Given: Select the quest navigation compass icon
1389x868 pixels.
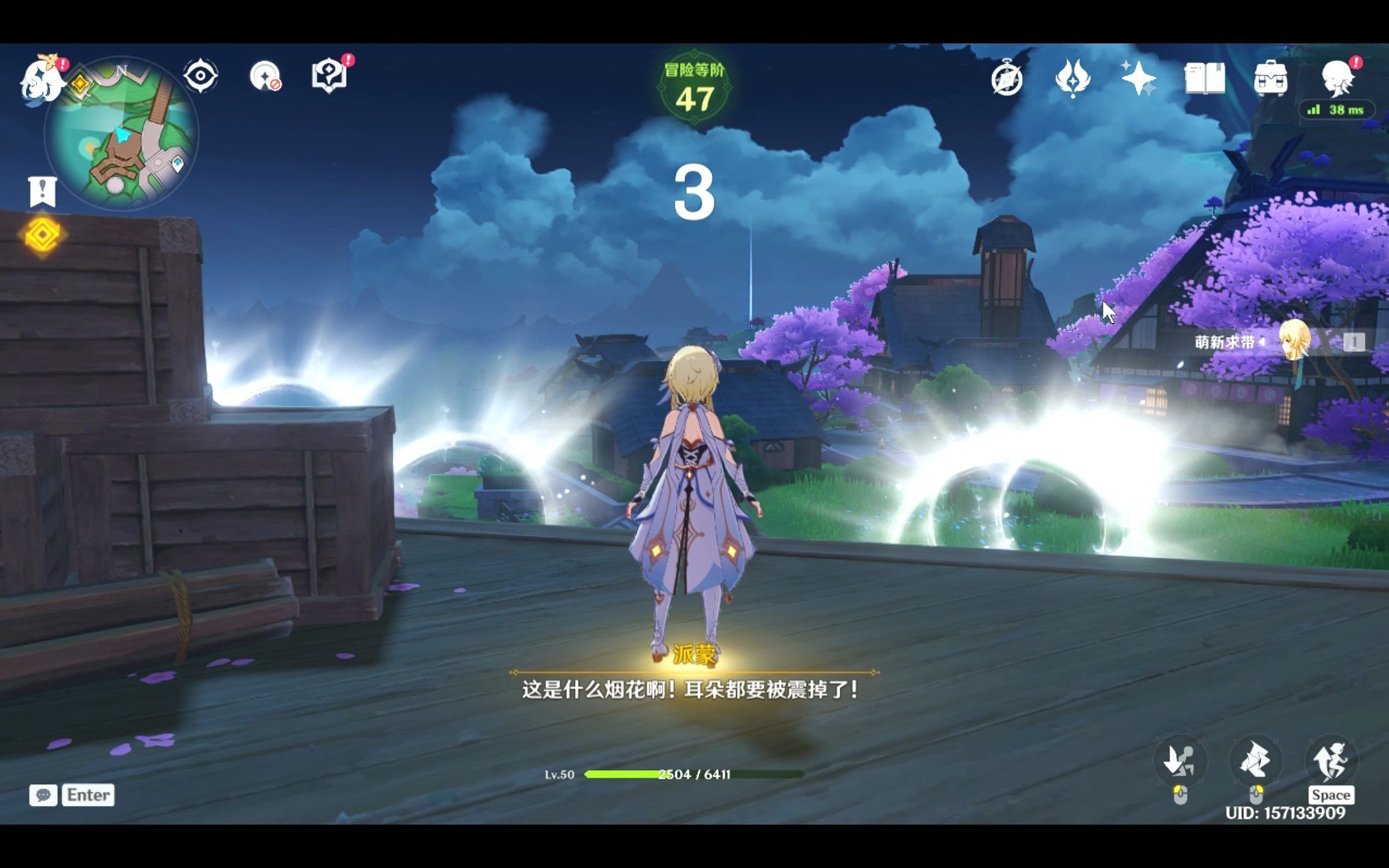Looking at the screenshot, I should click(x=1008, y=78).
